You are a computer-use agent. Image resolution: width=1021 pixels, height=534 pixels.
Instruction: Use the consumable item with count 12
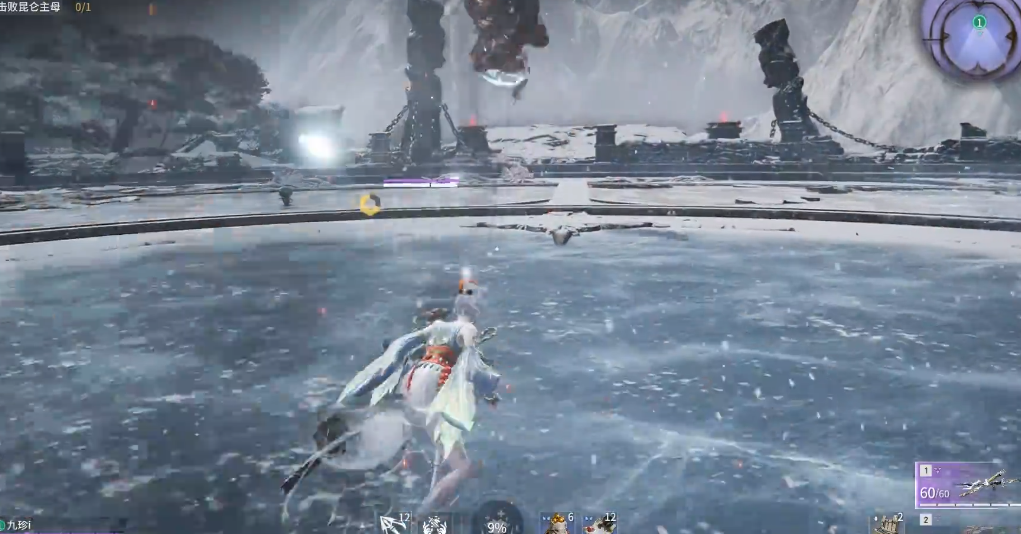tap(599, 523)
